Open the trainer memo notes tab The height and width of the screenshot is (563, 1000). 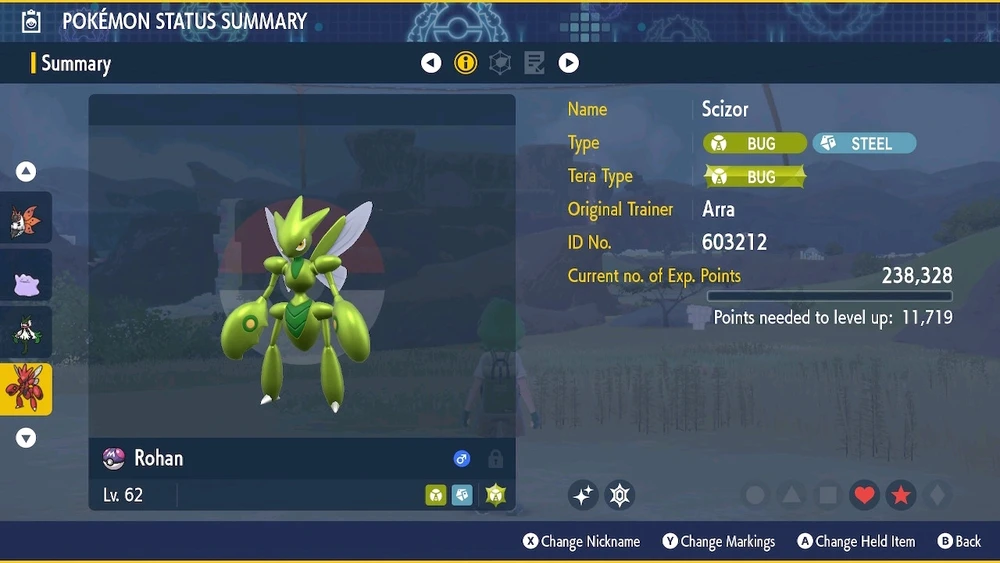coord(535,63)
